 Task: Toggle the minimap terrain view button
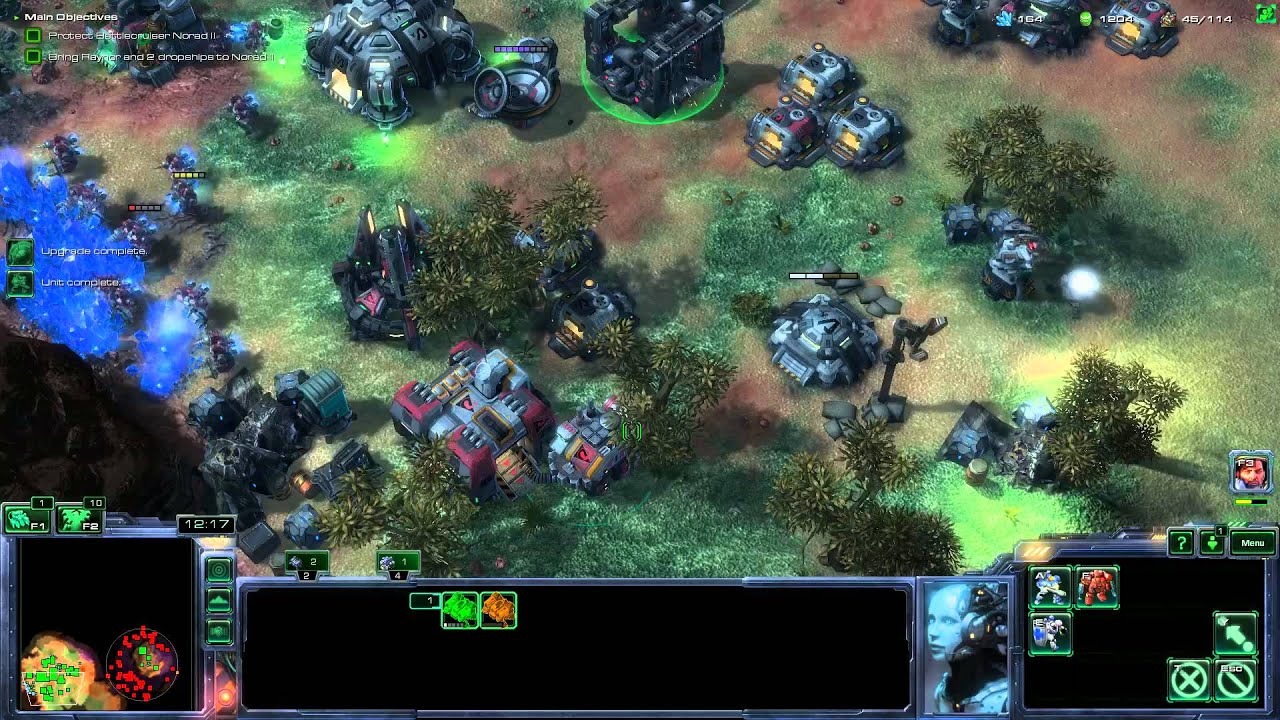click(219, 599)
